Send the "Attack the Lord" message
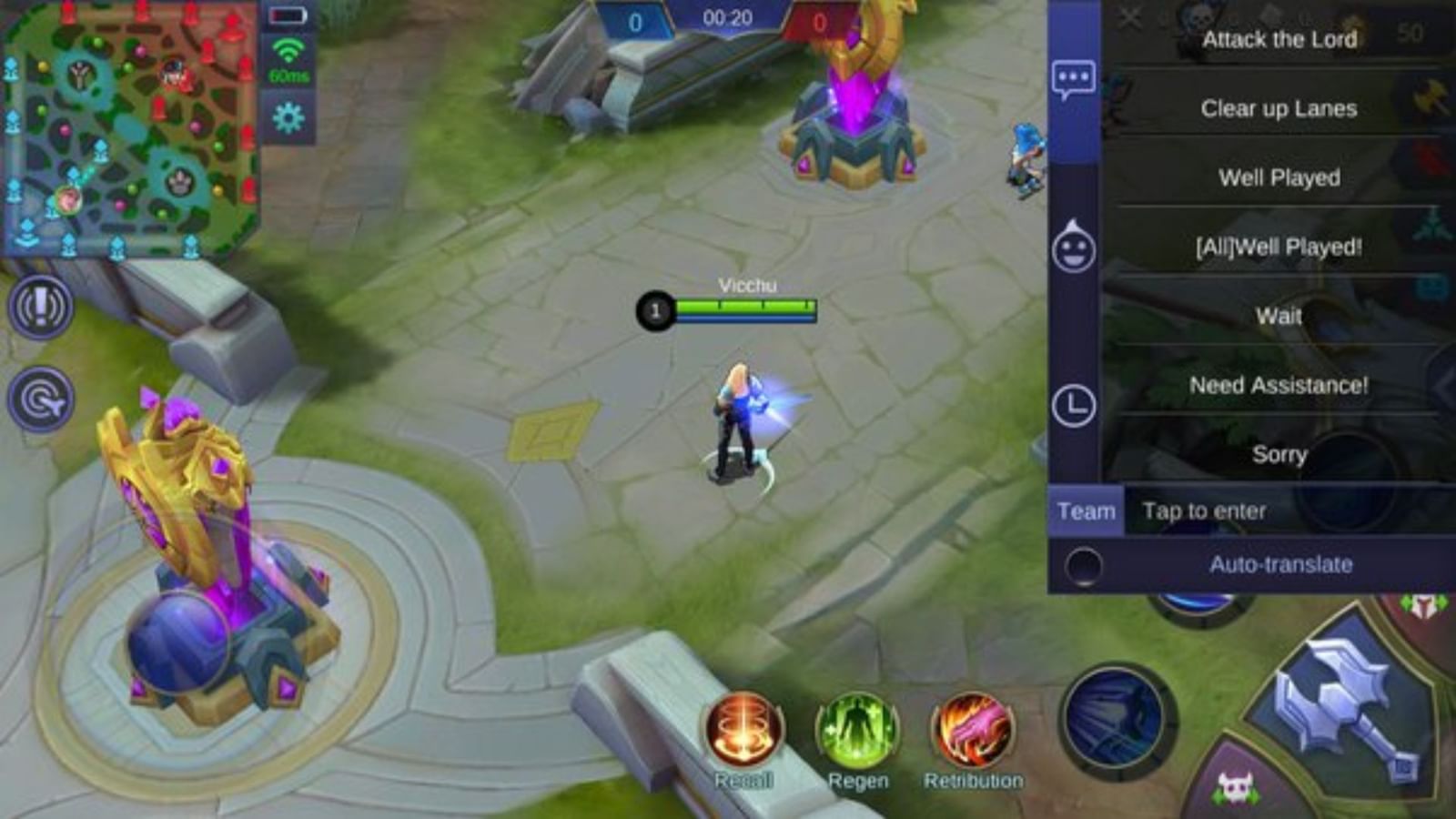1456x819 pixels. point(1279,39)
